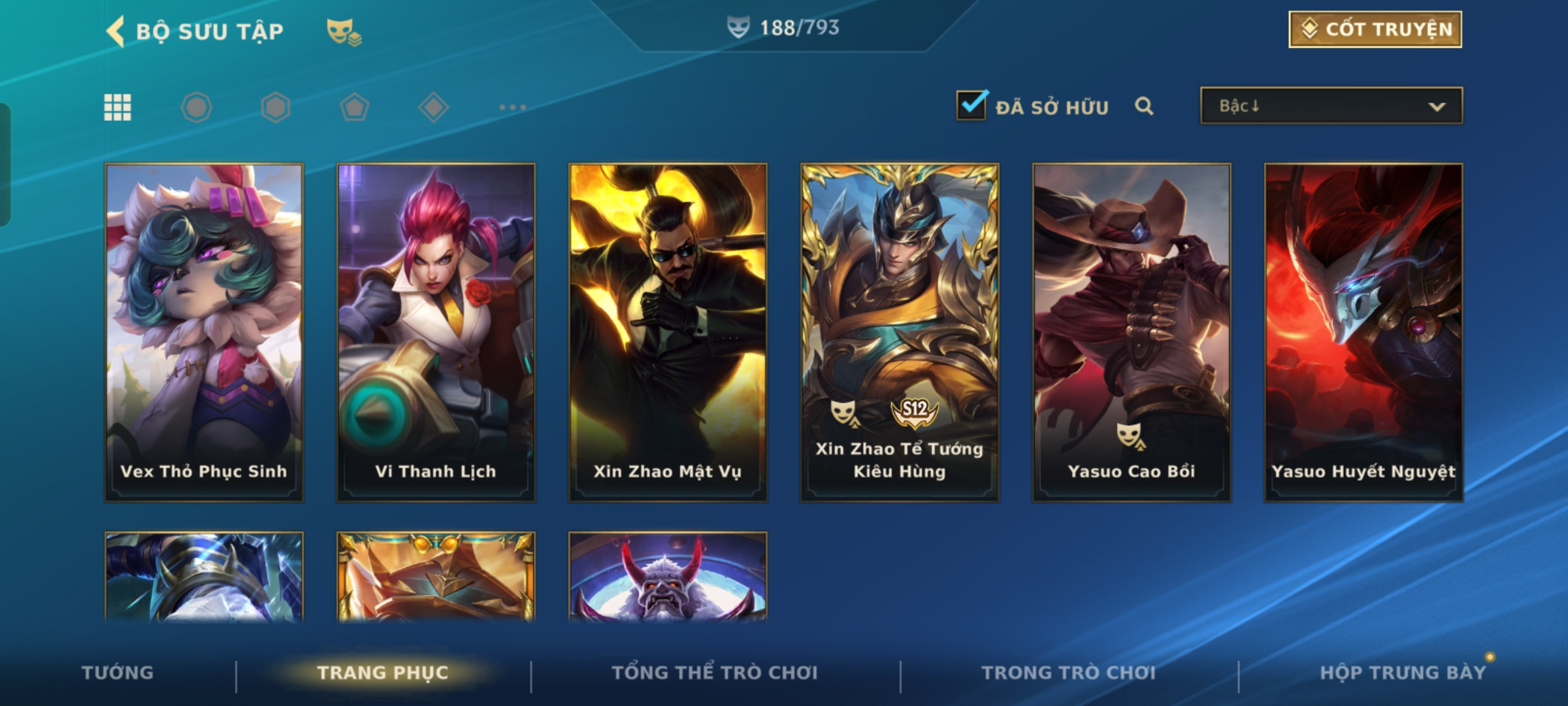
Task: Open the Cốt Truyện button
Action: click(x=1375, y=29)
